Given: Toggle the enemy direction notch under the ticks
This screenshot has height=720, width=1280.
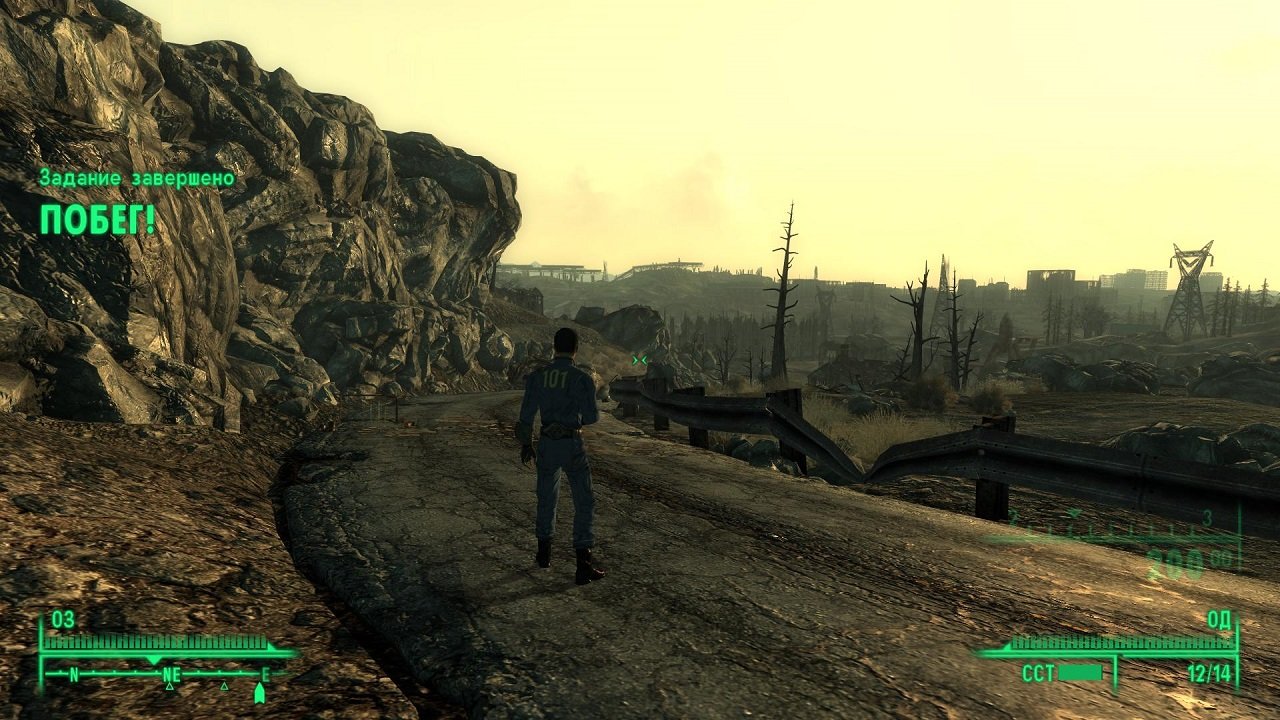Looking at the screenshot, I should pos(153,659).
